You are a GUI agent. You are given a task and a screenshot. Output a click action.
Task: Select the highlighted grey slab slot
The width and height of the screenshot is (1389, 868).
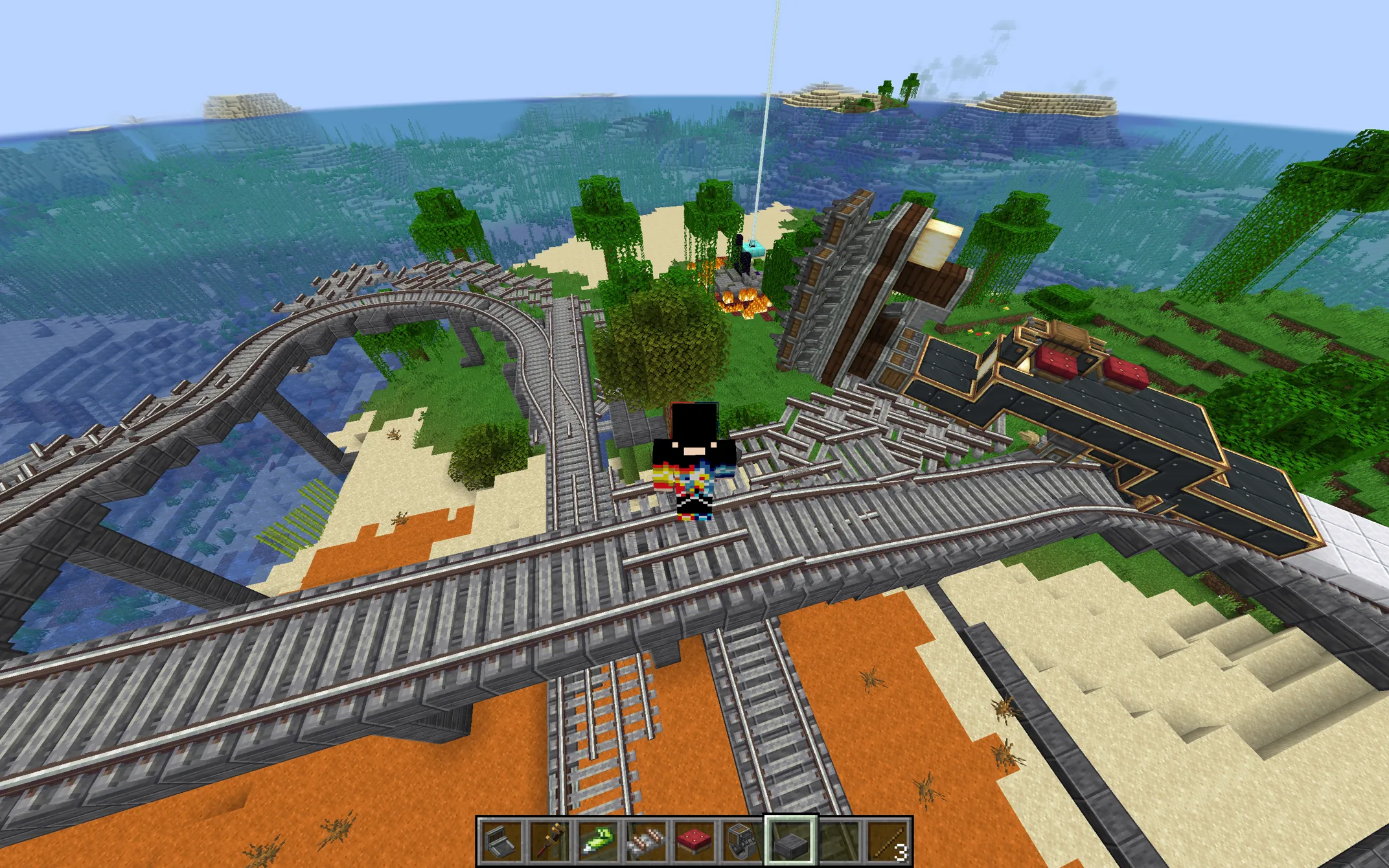click(790, 841)
